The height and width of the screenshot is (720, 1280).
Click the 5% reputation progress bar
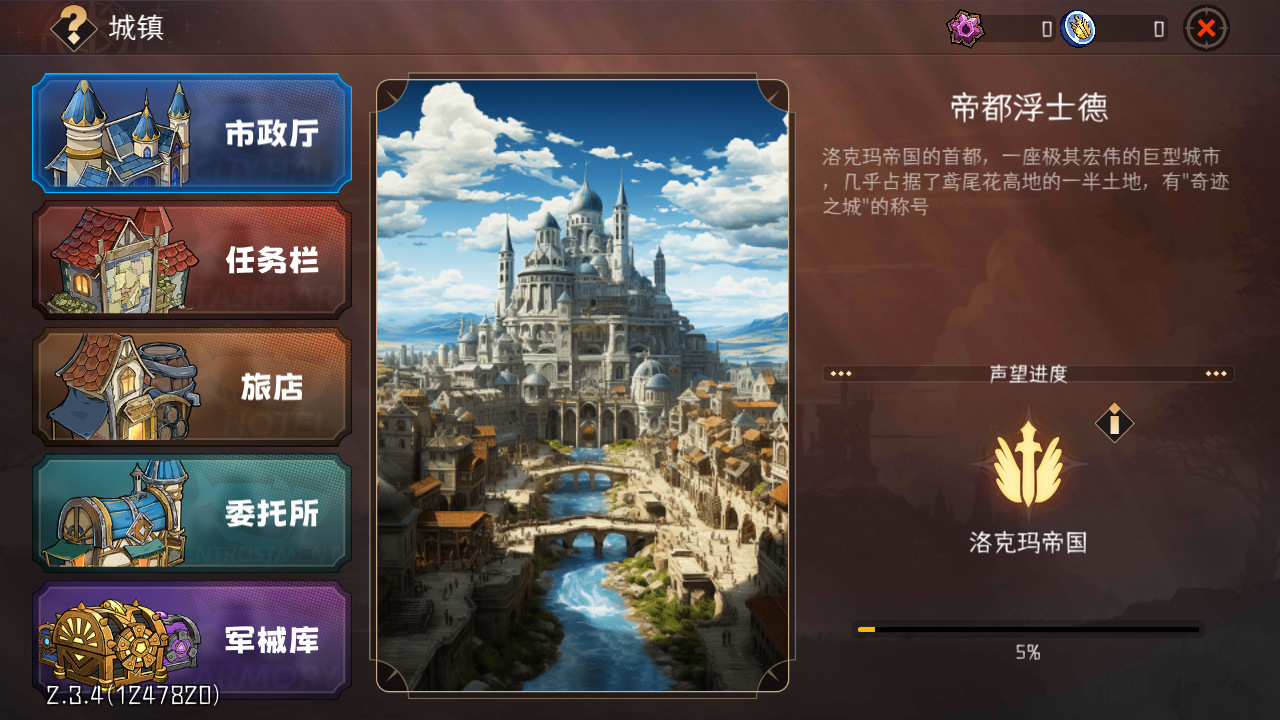click(1028, 628)
